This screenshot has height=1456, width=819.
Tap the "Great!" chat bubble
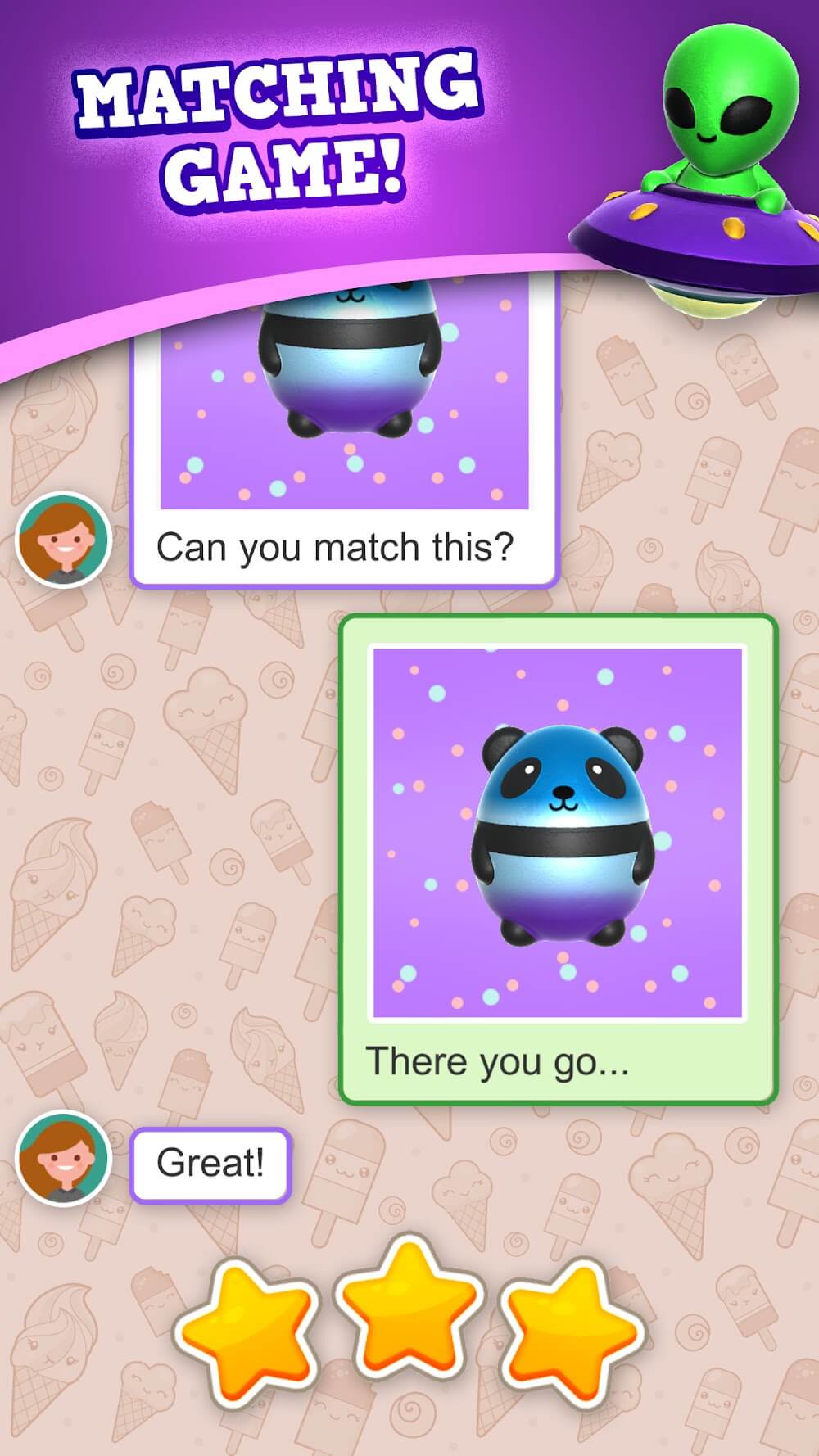(x=210, y=1164)
